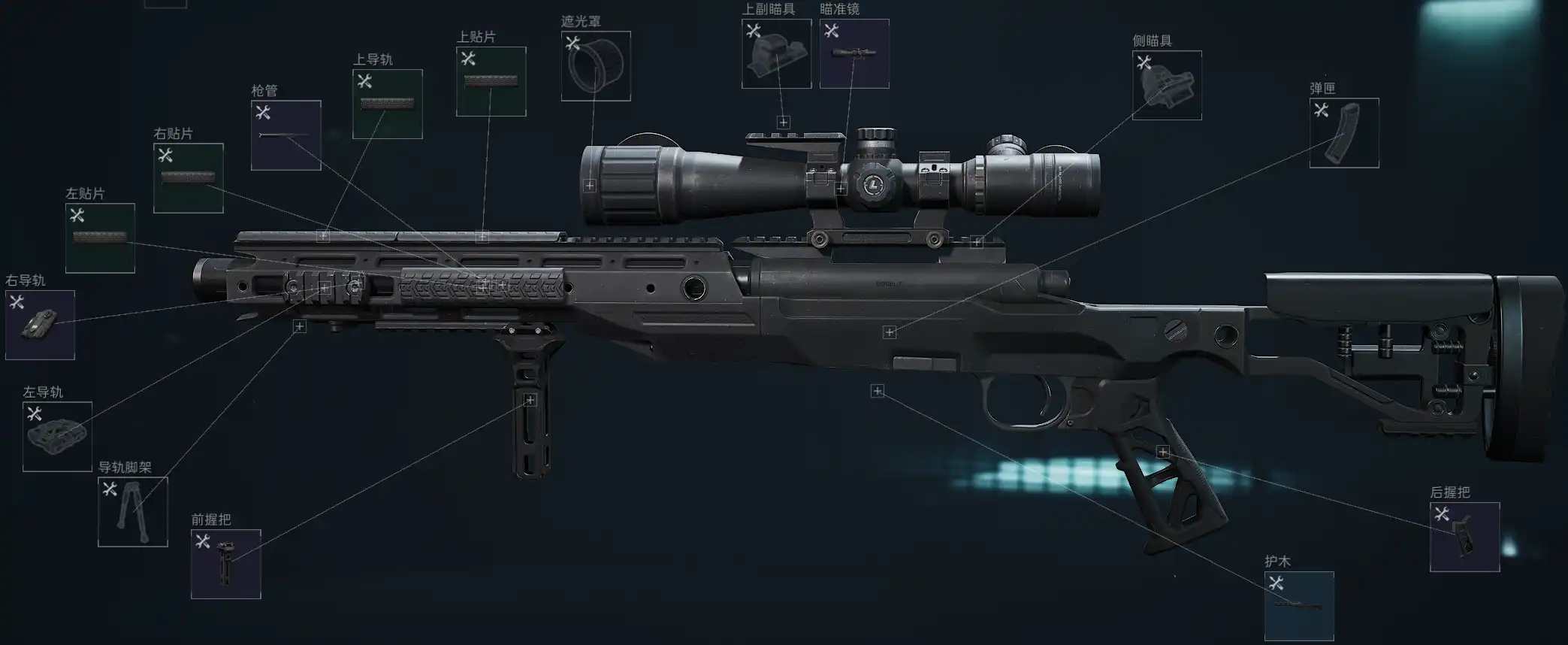Viewport: 1568px width, 645px height.
Task: Open the 后握把 rear grip slot
Action: (x=1464, y=537)
